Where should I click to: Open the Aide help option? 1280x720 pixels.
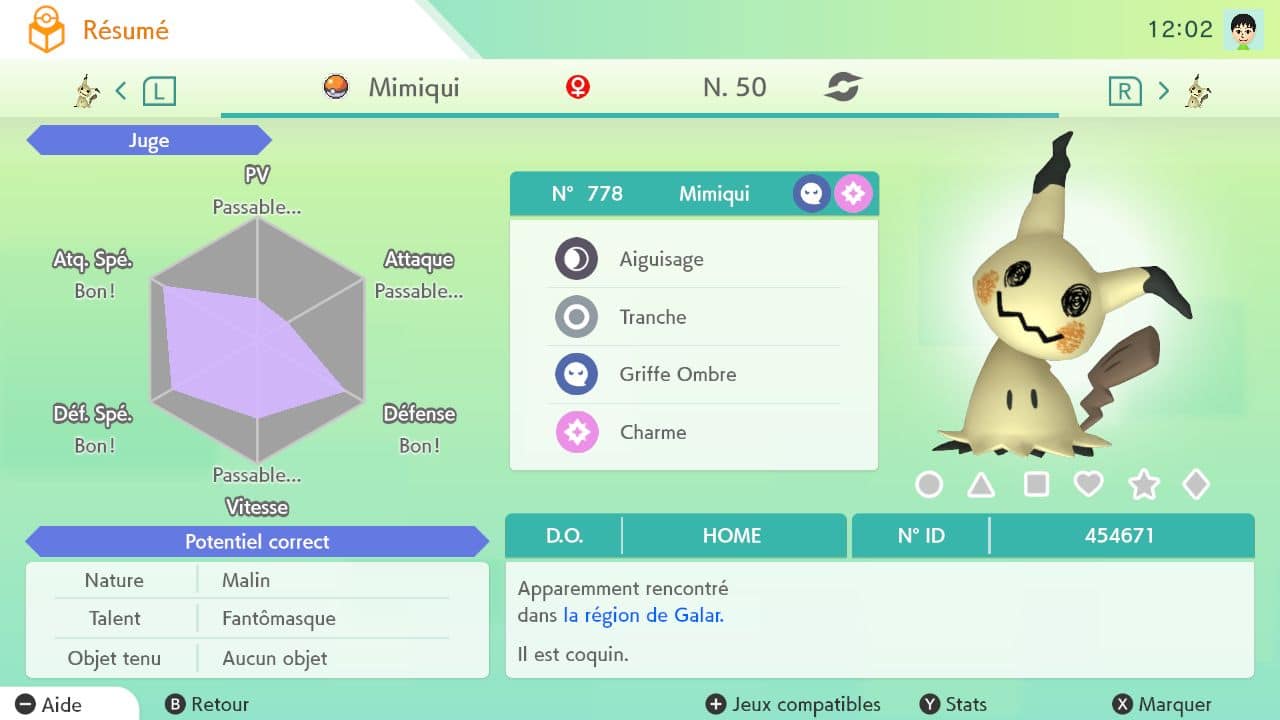point(50,705)
